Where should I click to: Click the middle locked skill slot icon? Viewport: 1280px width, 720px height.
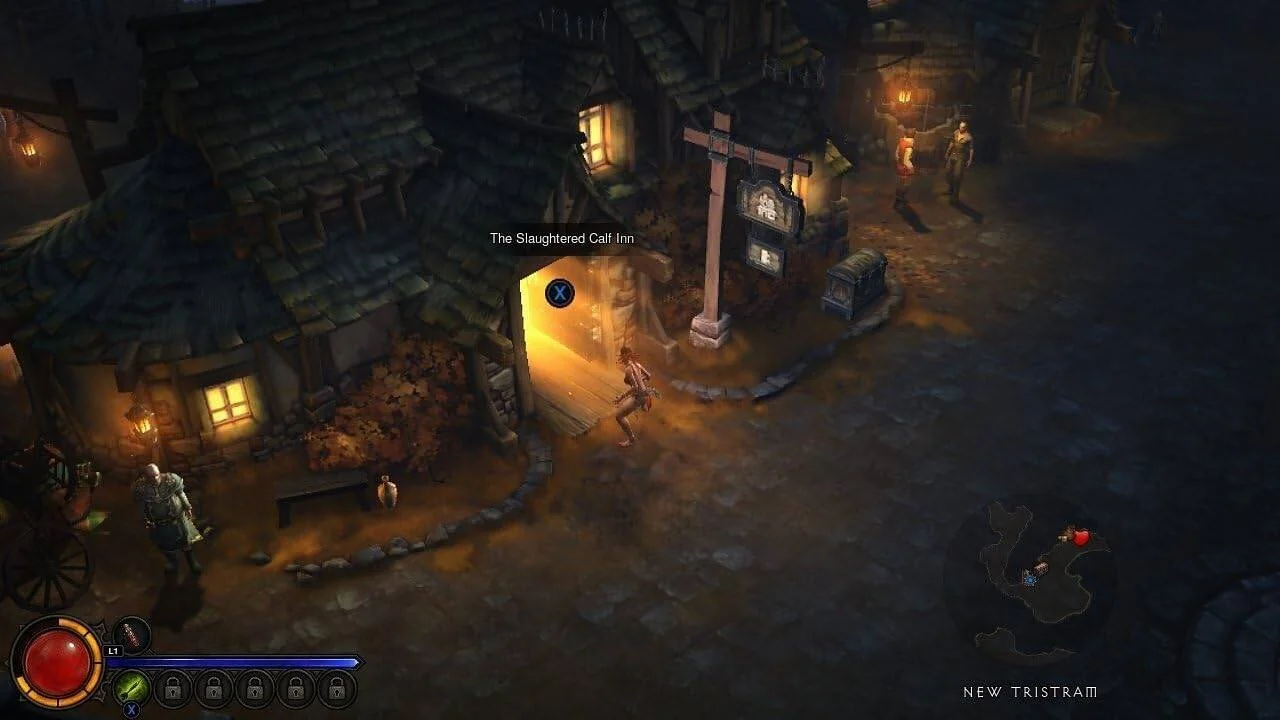pos(255,690)
